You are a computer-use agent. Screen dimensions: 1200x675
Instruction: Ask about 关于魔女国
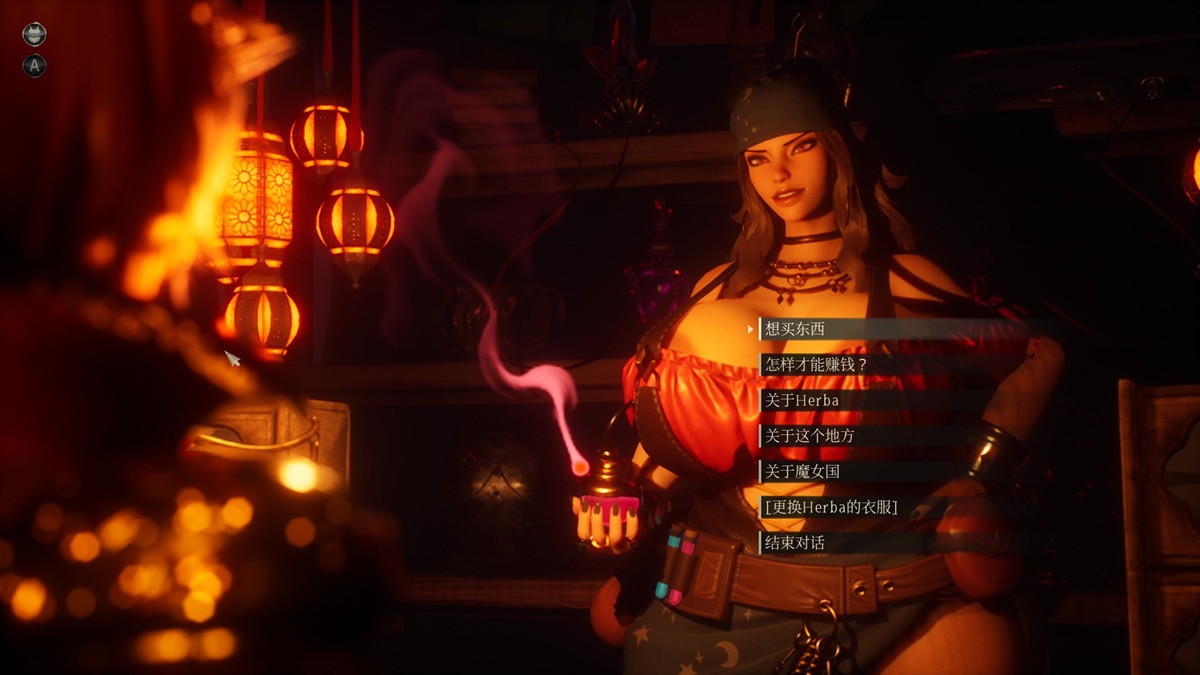[801, 472]
